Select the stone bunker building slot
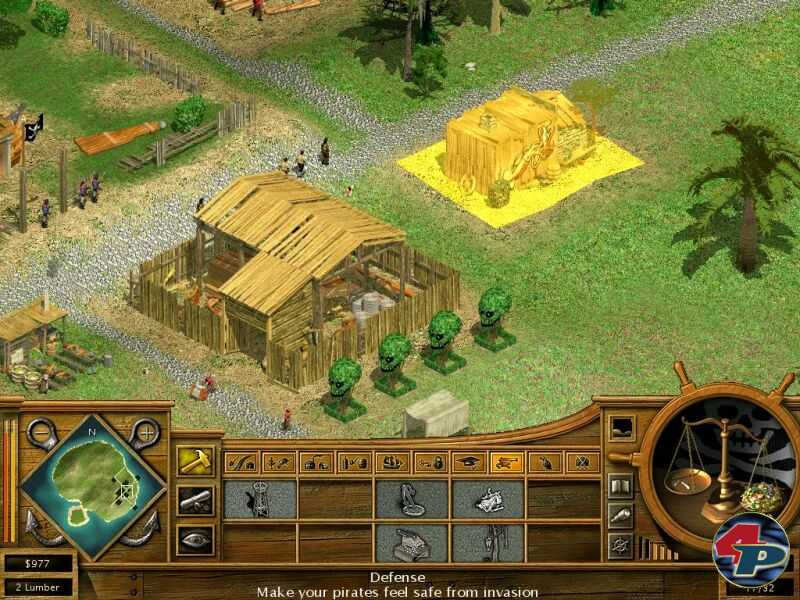The image size is (800, 600). [412, 543]
